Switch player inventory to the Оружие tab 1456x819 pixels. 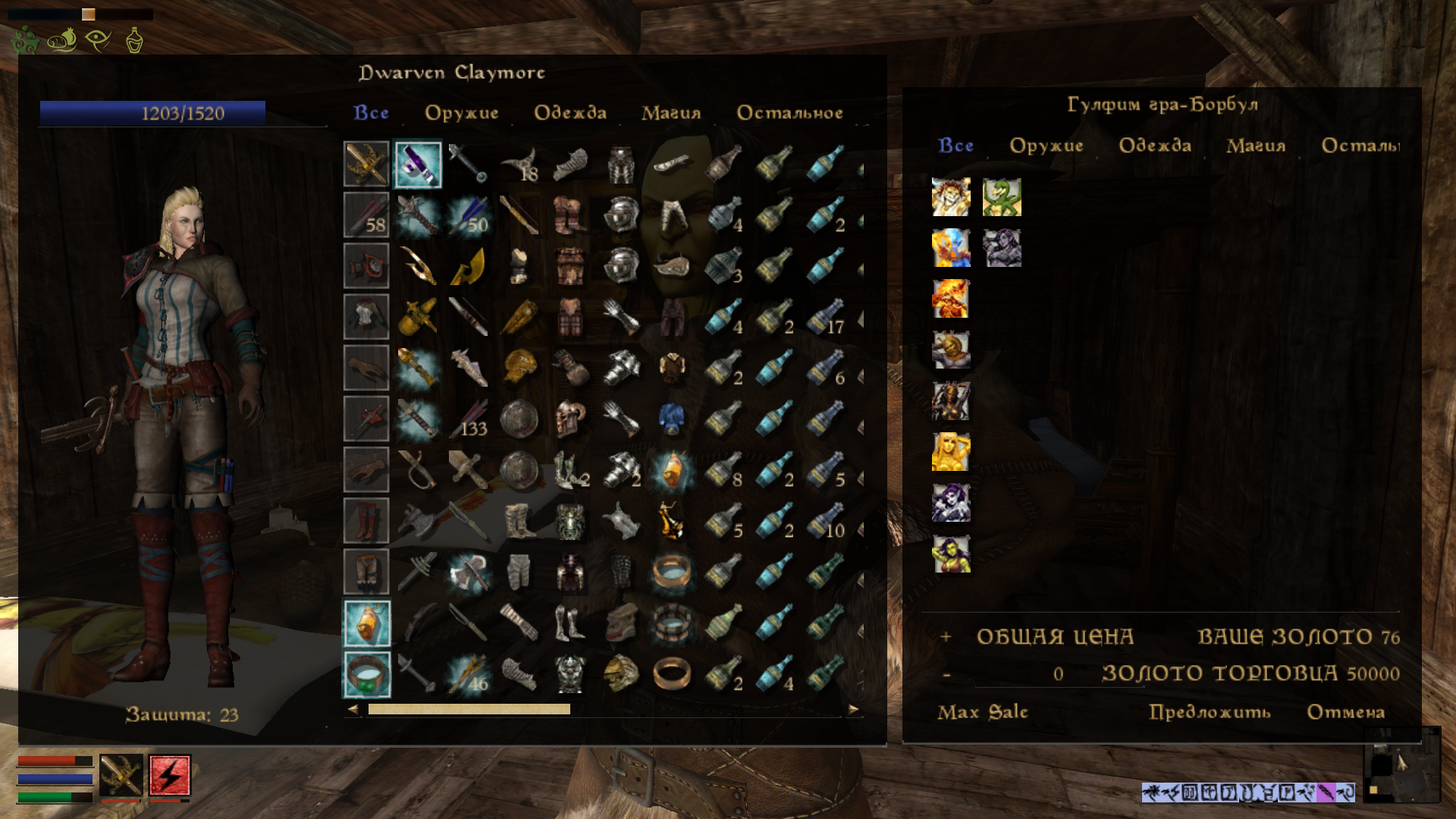(x=461, y=113)
